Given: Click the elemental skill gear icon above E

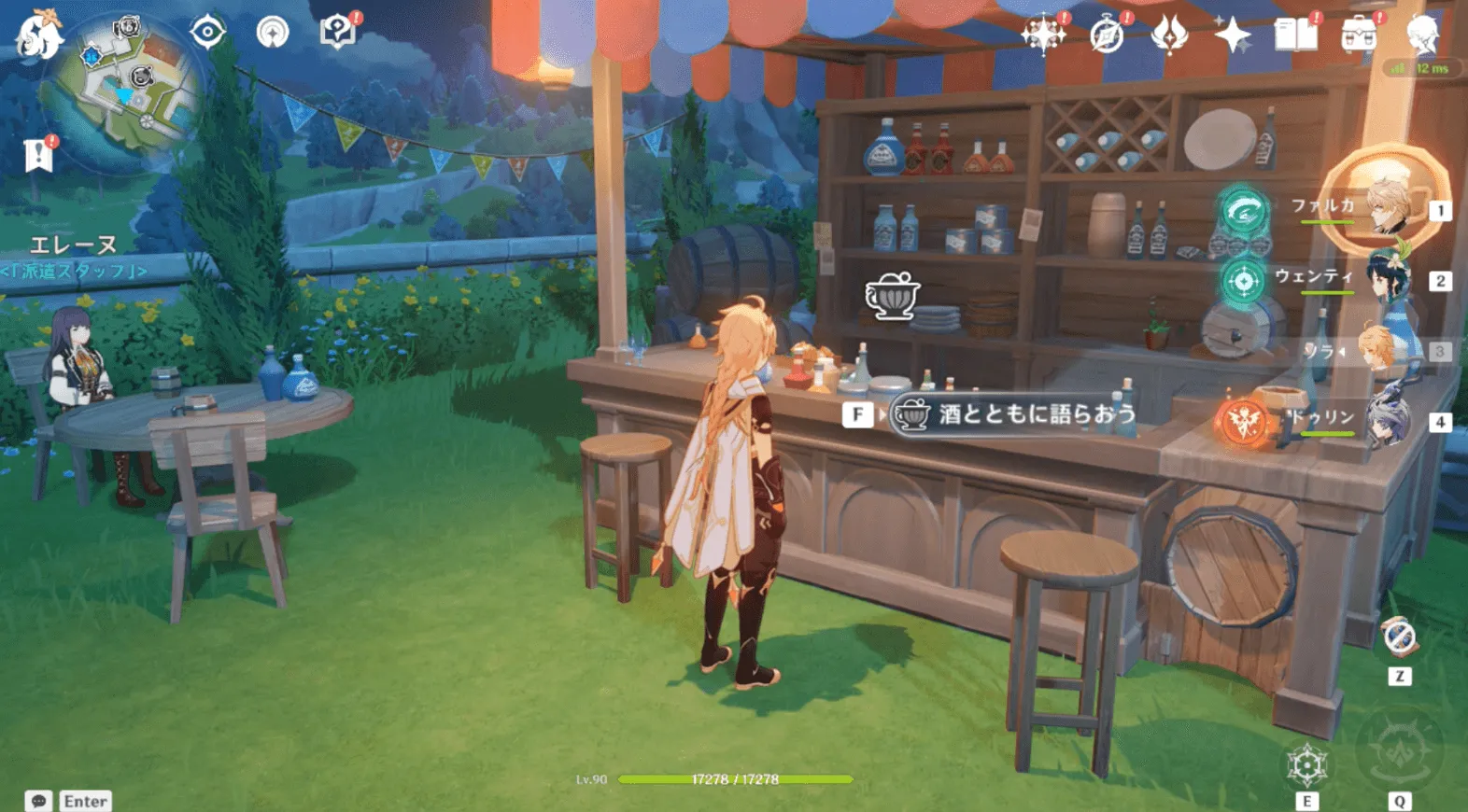Looking at the screenshot, I should point(1308,763).
